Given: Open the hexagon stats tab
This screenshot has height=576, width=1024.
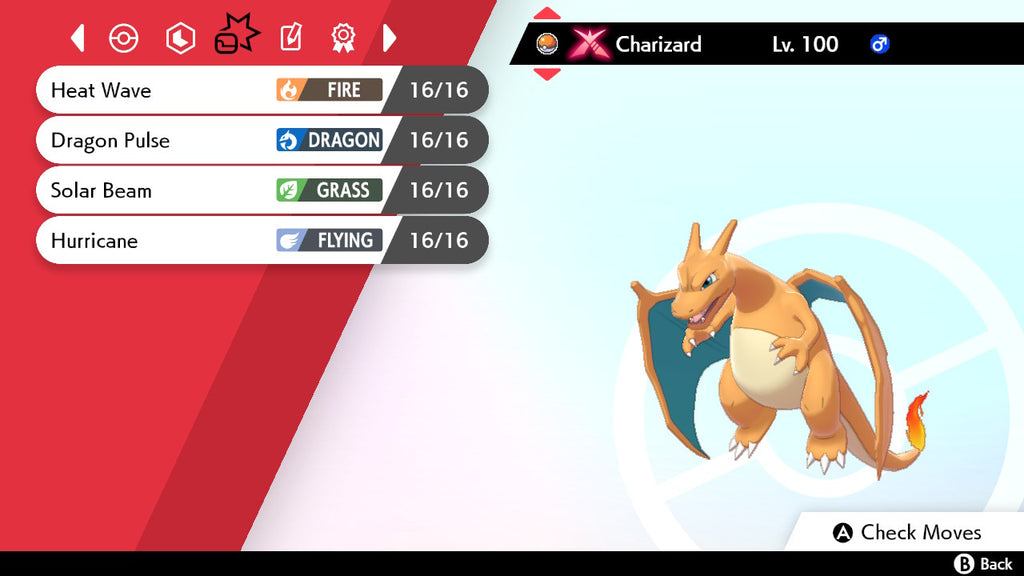Looking at the screenshot, I should coord(180,38).
